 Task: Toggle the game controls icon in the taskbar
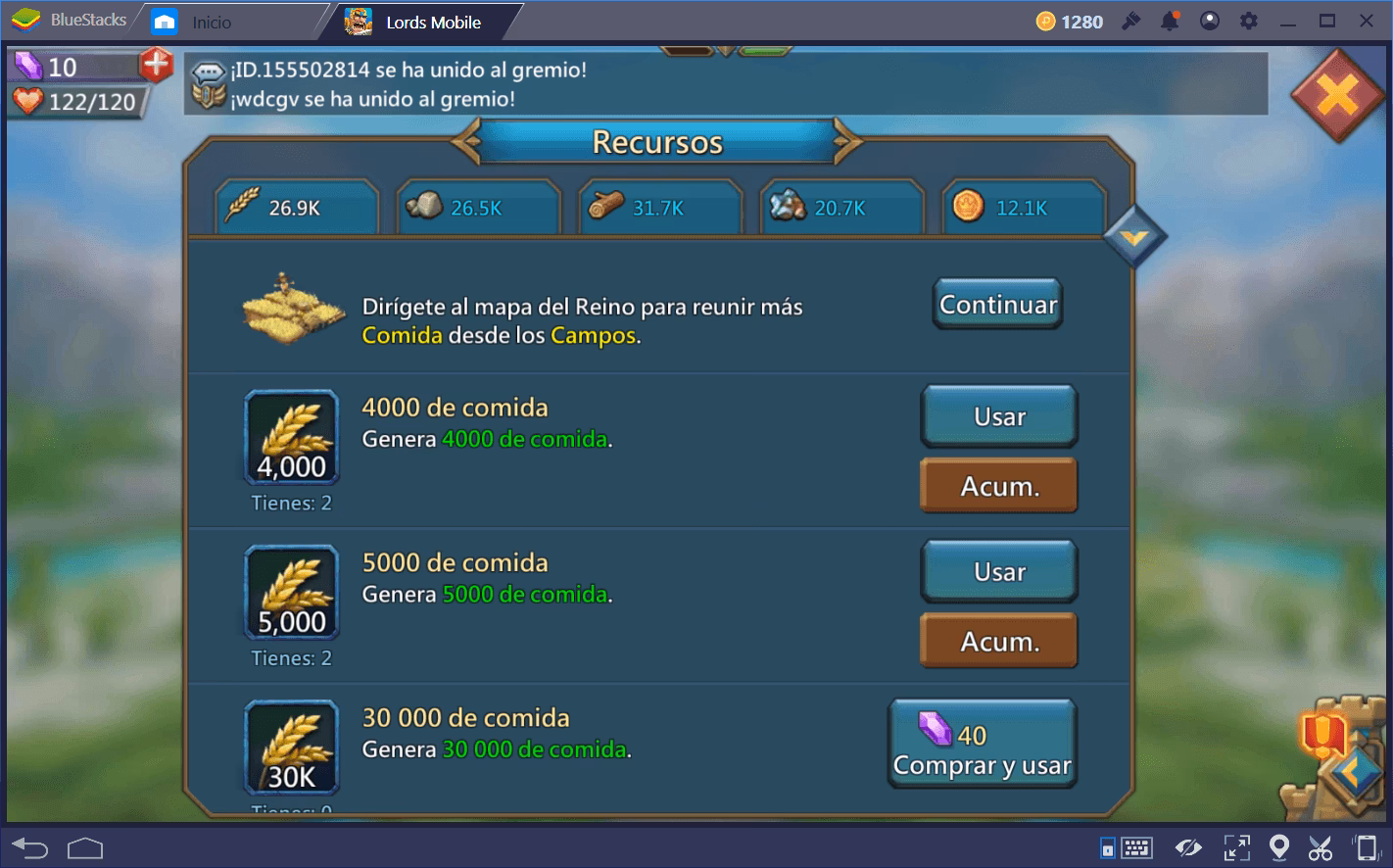click(1110, 846)
